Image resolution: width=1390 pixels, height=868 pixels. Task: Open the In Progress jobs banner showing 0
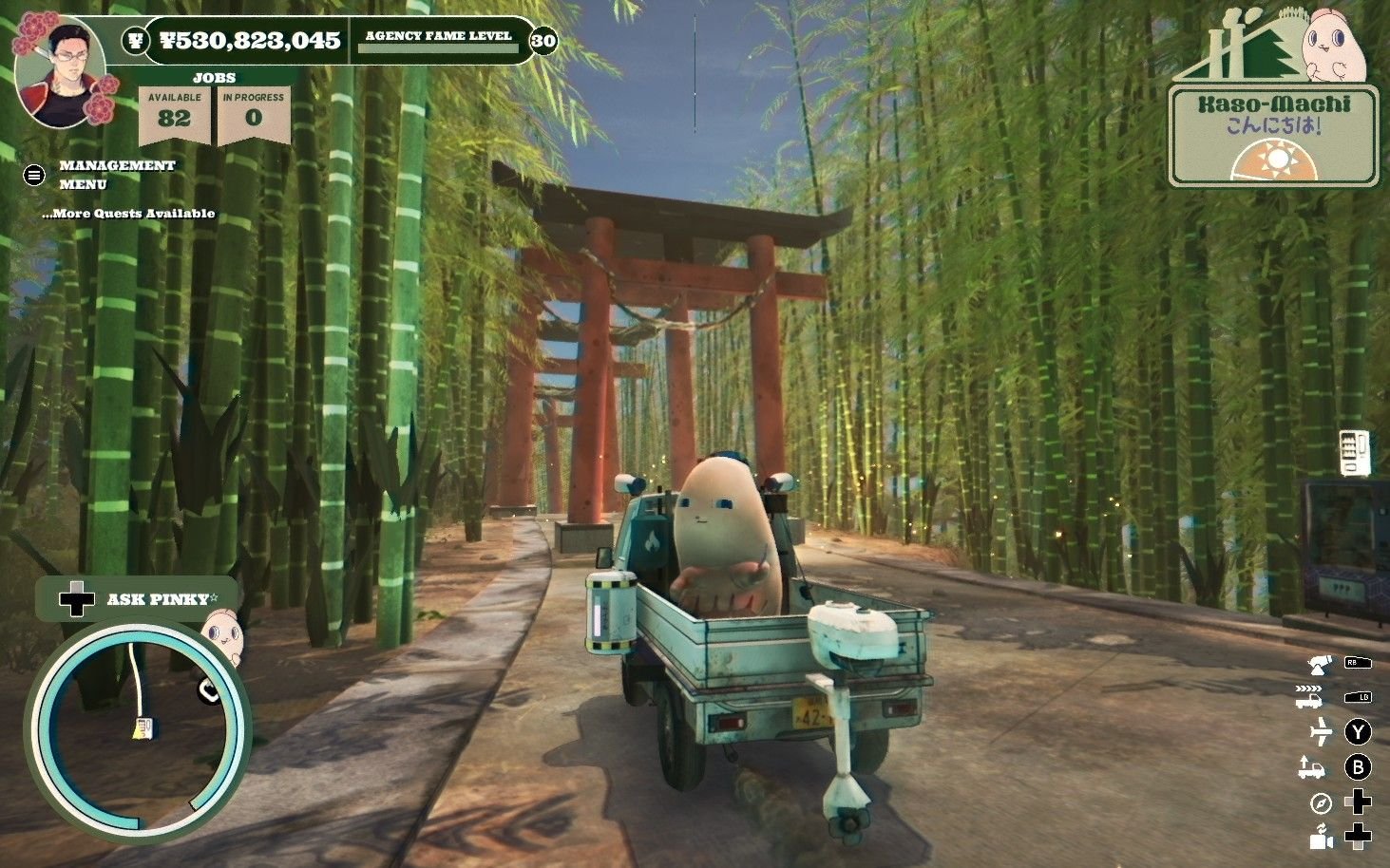[255, 107]
